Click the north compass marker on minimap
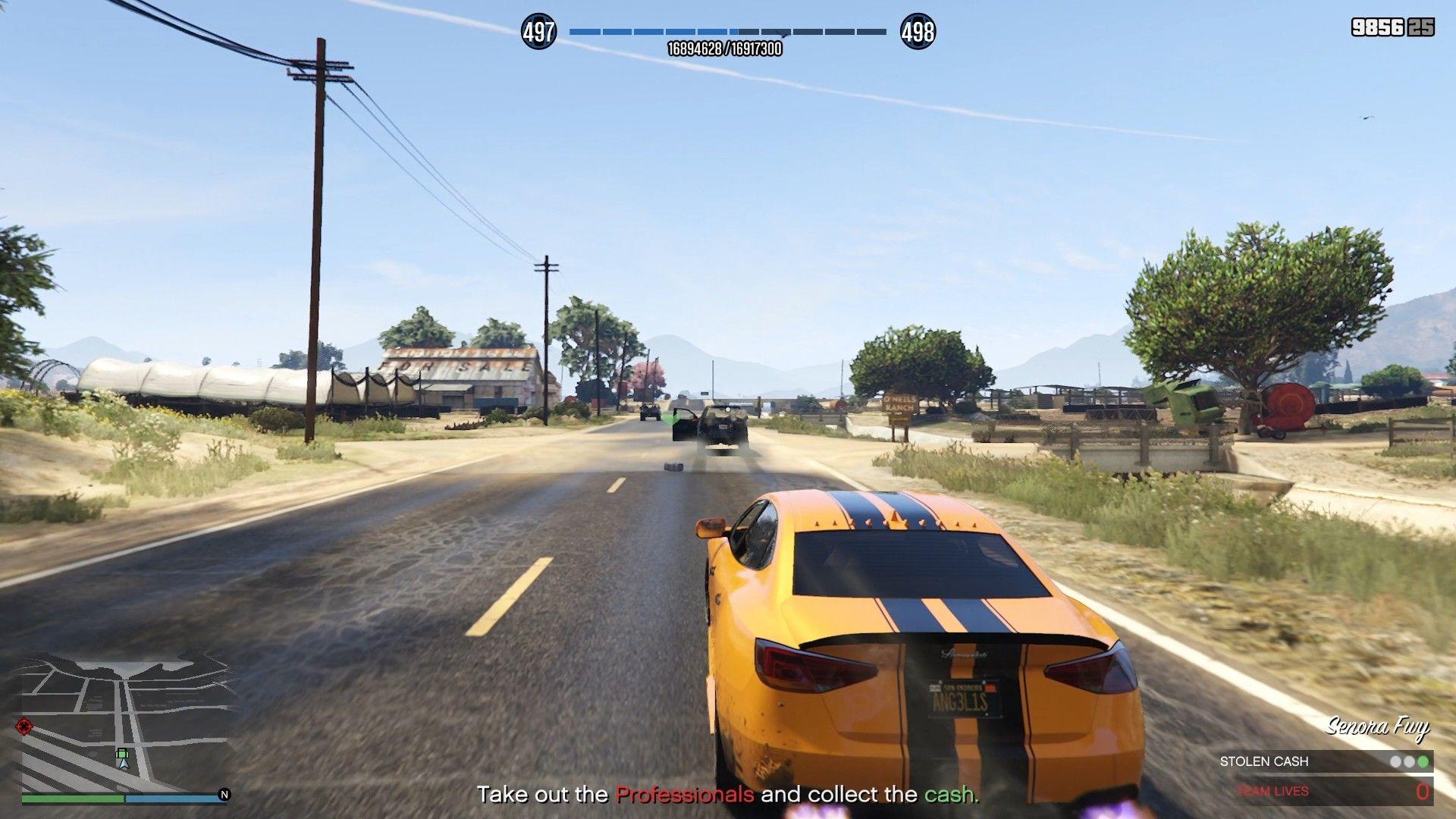This screenshot has height=819, width=1456. [x=224, y=795]
